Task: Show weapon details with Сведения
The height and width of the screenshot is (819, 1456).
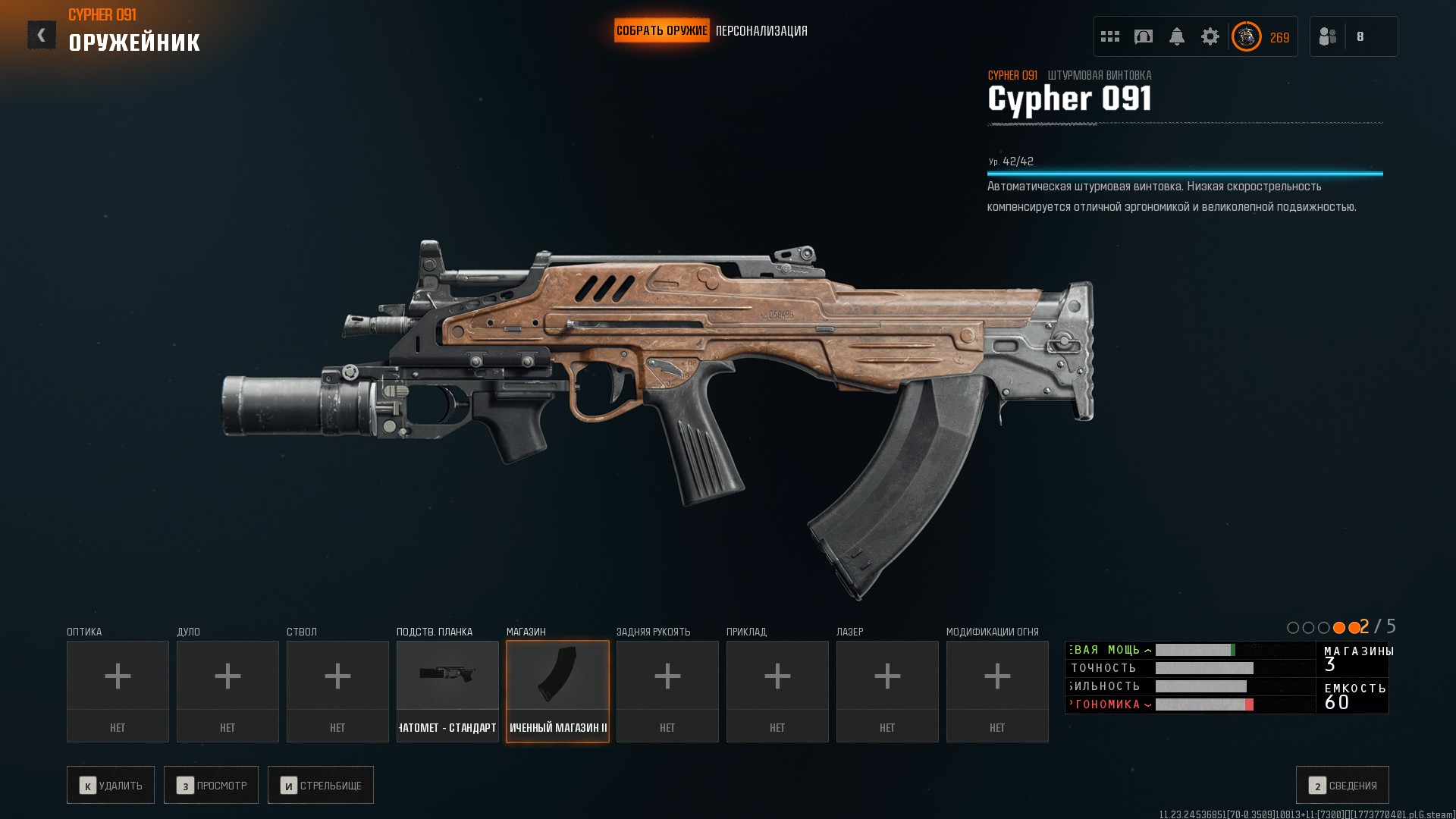Action: point(1342,785)
